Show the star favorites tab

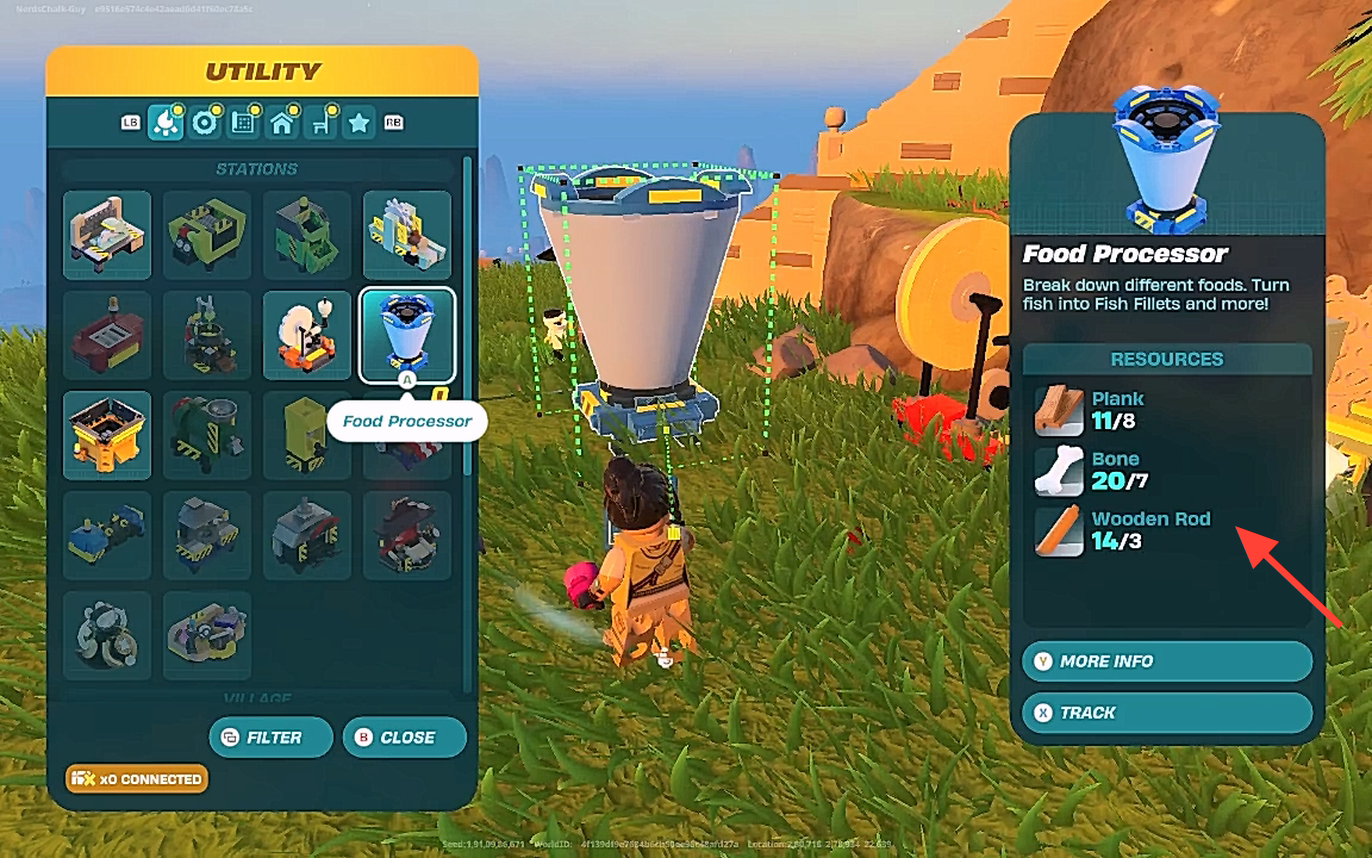point(359,122)
